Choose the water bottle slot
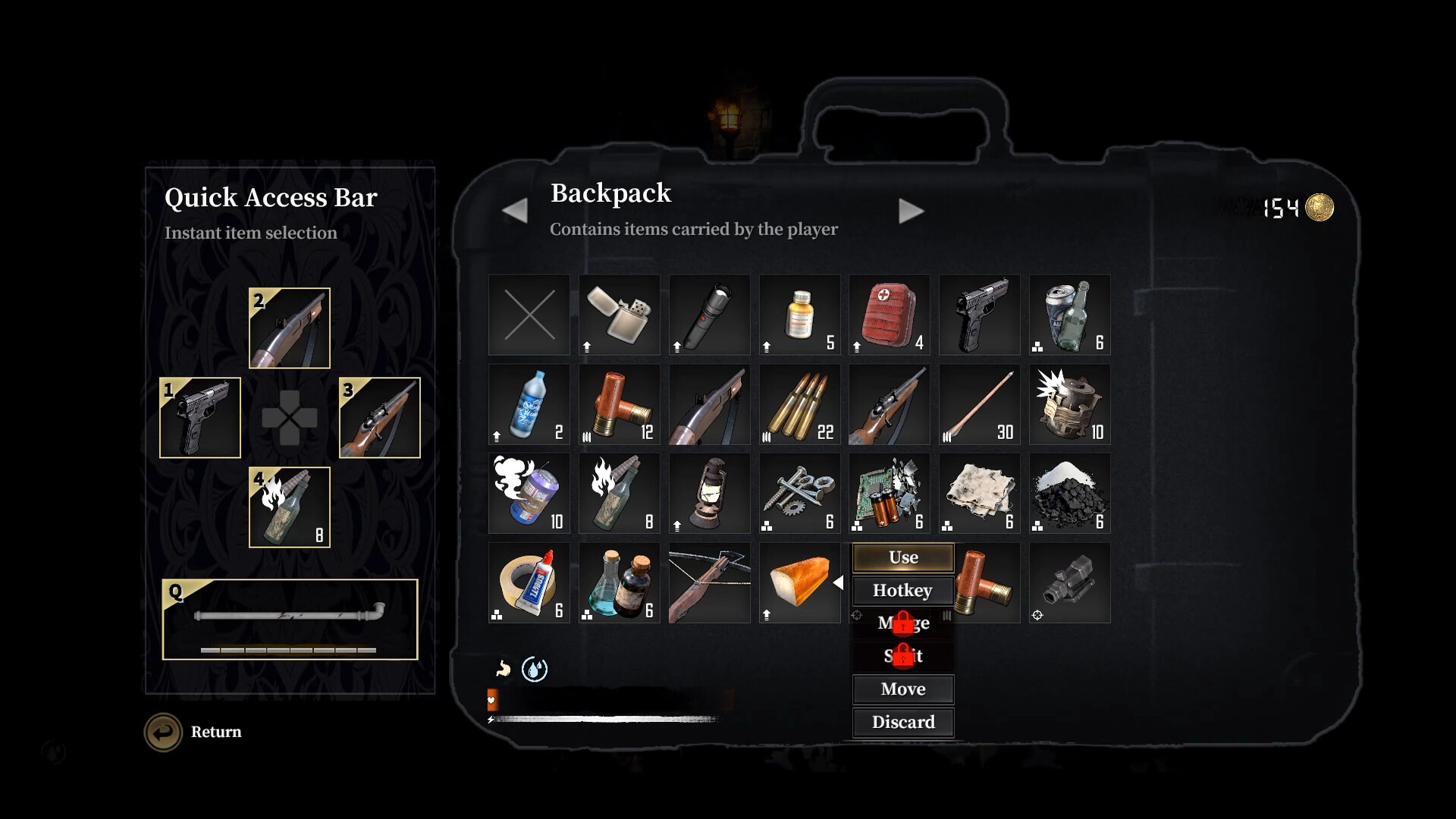 click(529, 404)
